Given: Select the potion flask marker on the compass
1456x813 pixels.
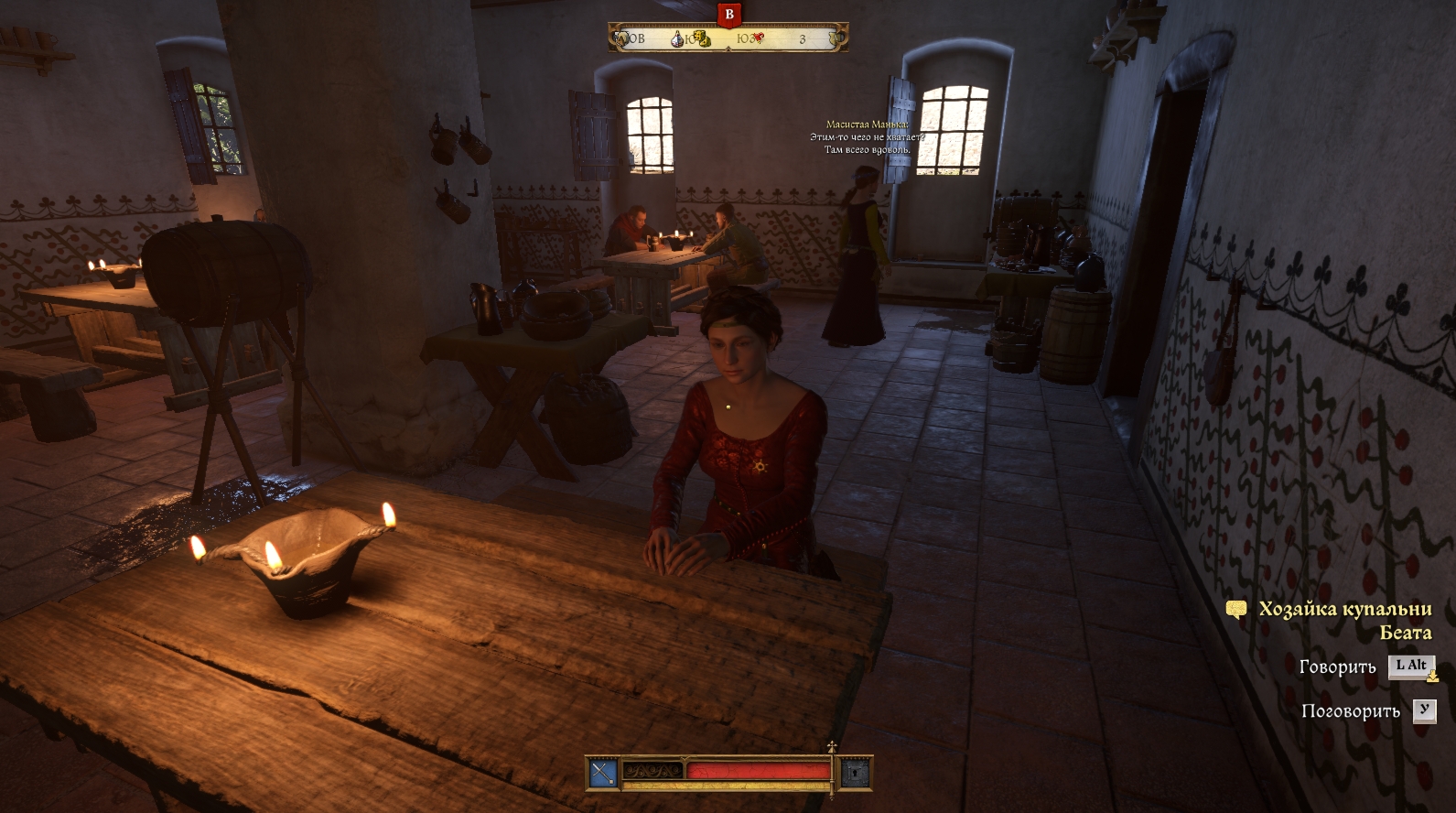Looking at the screenshot, I should pos(678,38).
